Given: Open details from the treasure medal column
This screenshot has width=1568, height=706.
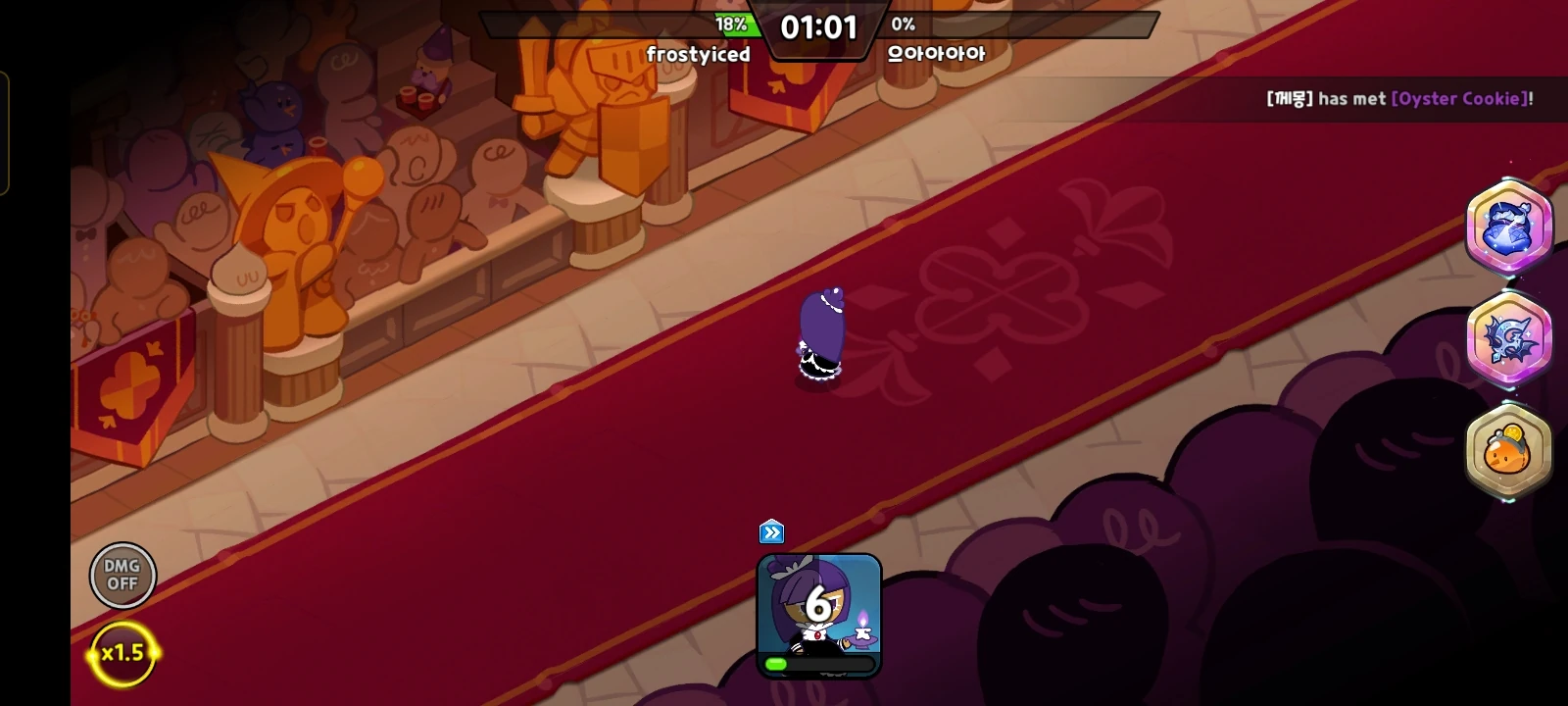Looking at the screenshot, I should [x=1509, y=338].
